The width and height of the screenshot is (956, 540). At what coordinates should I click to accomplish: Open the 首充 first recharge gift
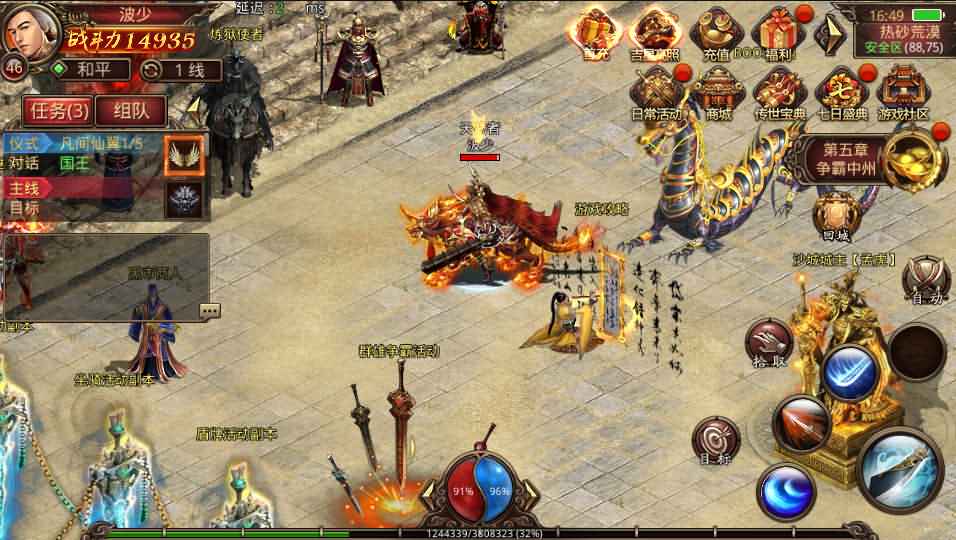pos(598,34)
